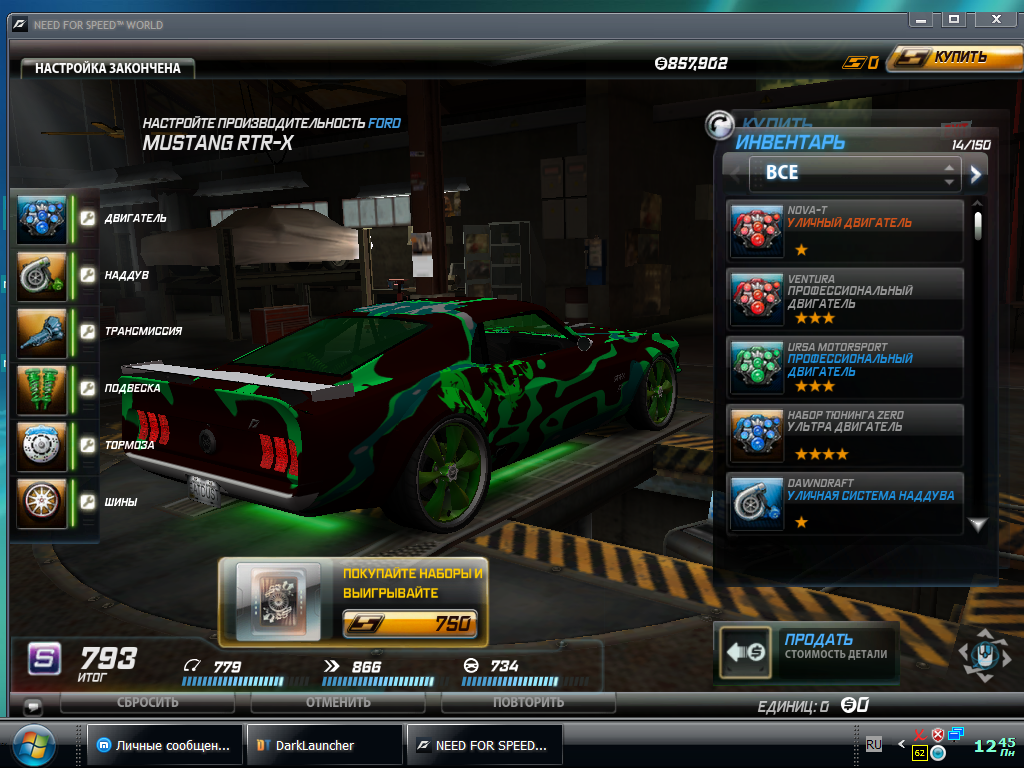1024x768 pixels.
Task: Select the Наддув turbo slot
Action: (42, 275)
